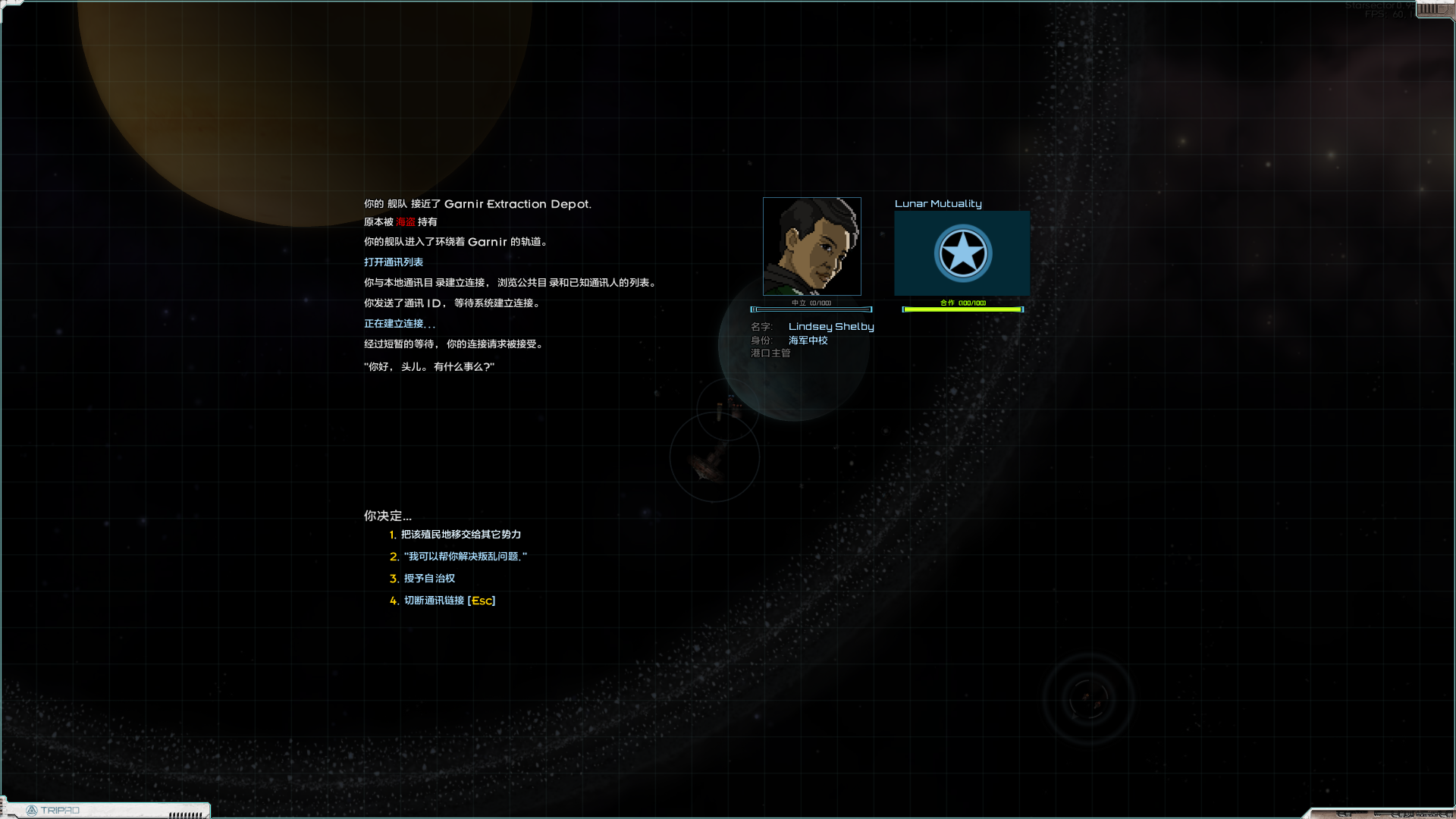
Task: Choose option 3 to grant autonomy
Action: (x=429, y=579)
